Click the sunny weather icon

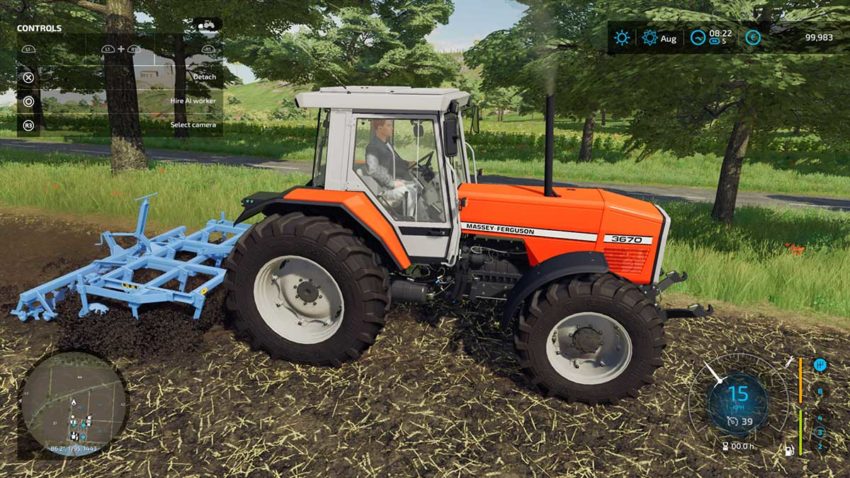[622, 38]
